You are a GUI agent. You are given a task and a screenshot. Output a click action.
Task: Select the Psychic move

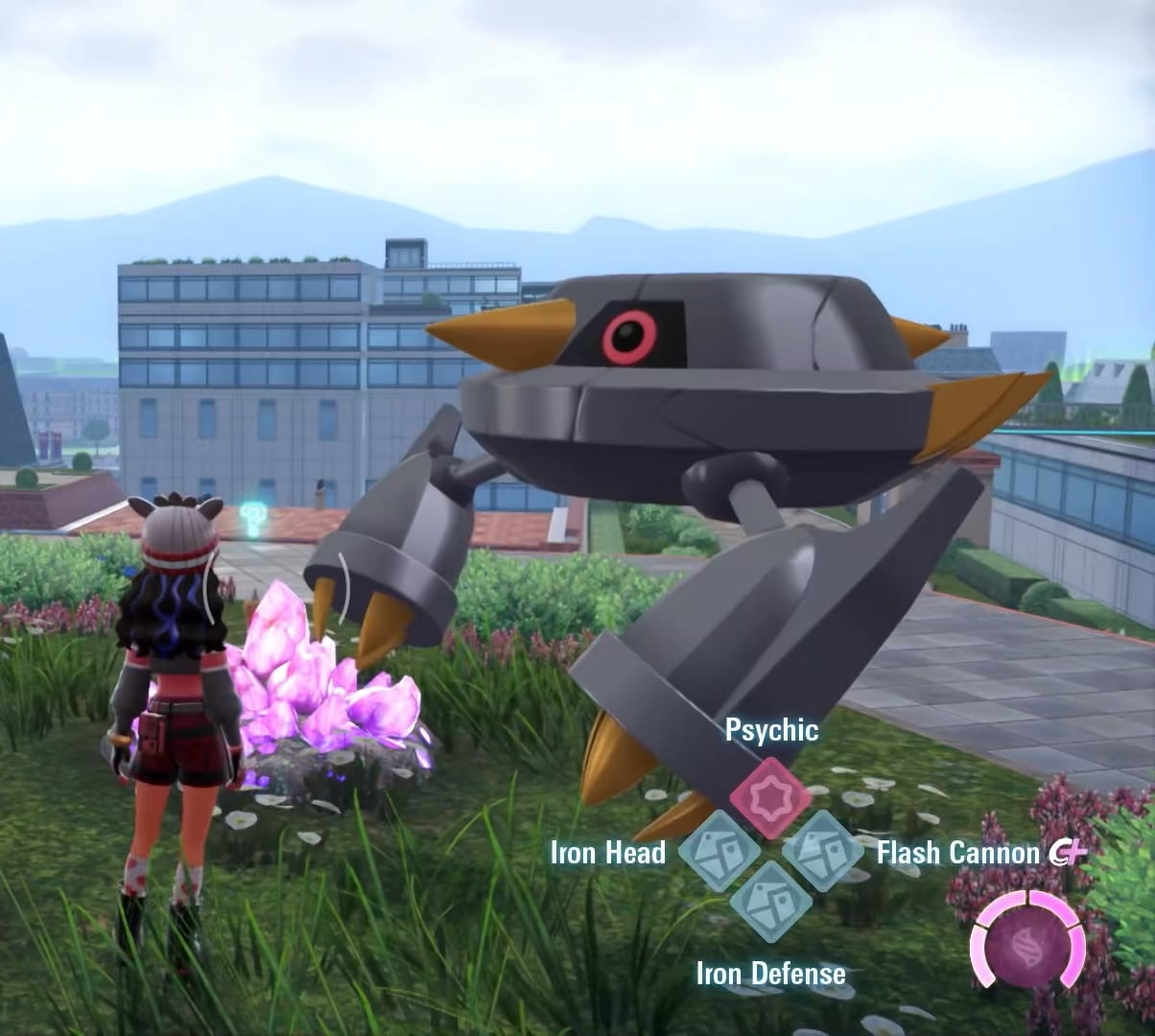pyautogui.click(x=770, y=796)
